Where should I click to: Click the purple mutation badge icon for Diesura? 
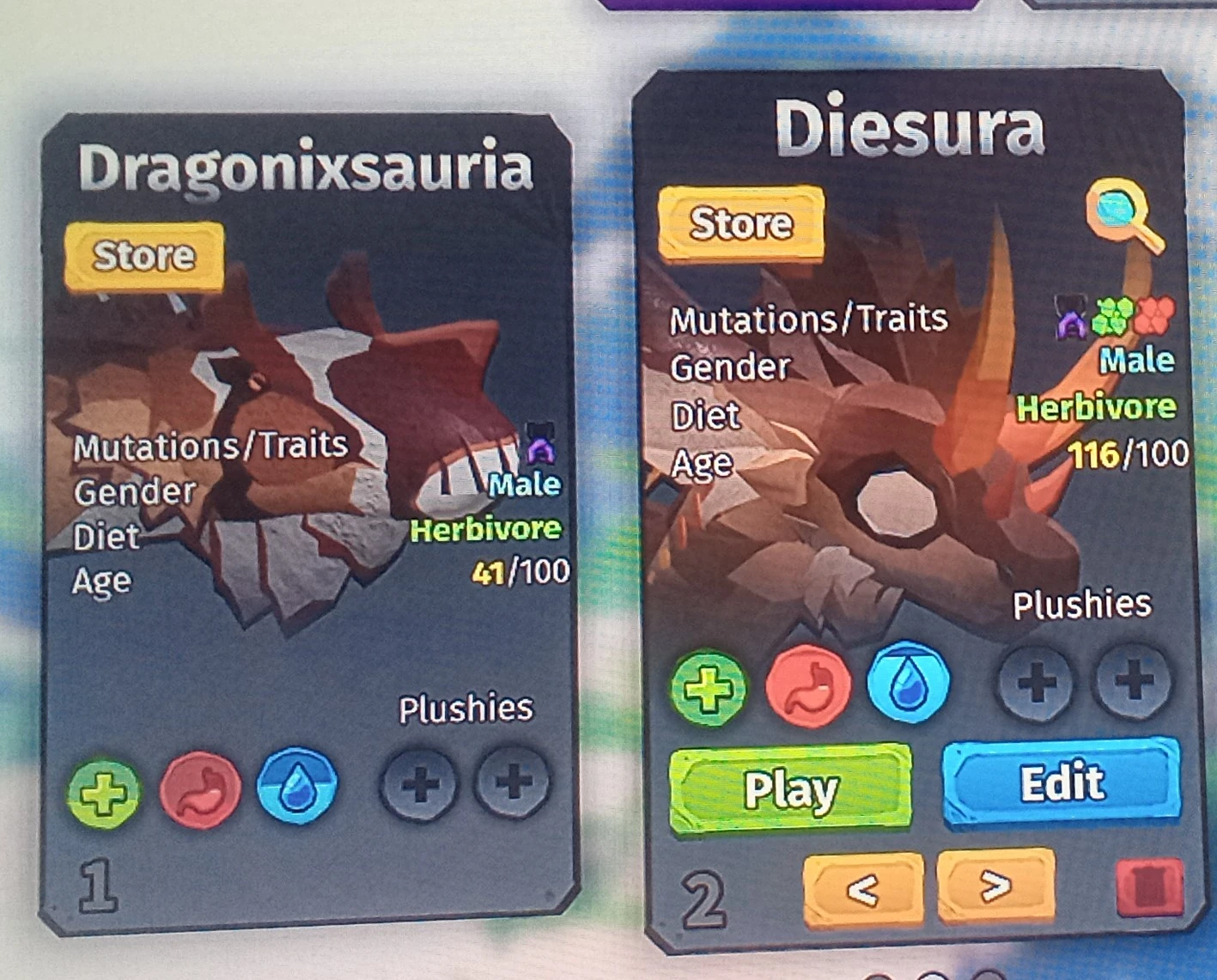point(1072,320)
